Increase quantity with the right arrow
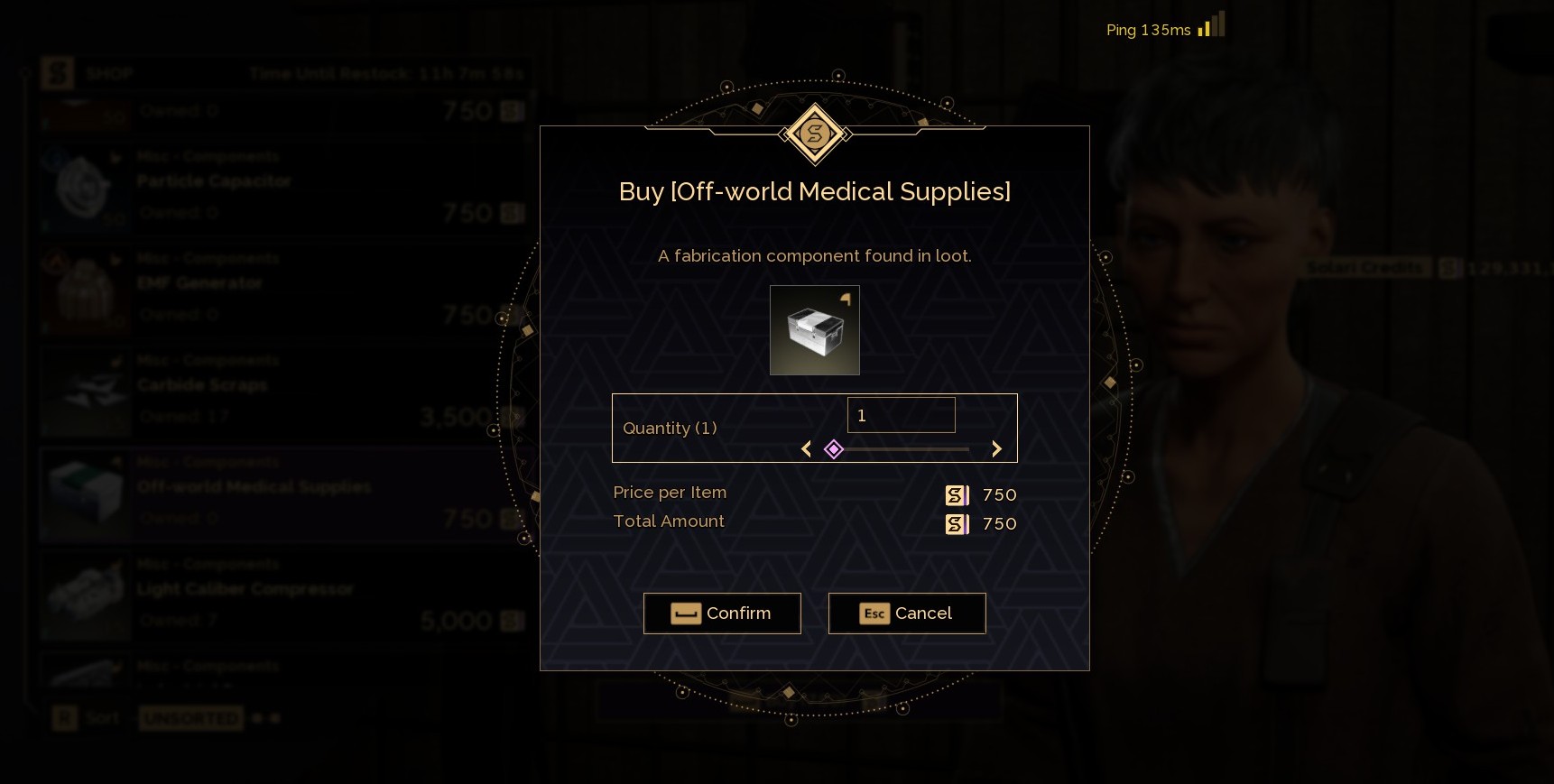The image size is (1554, 784). tap(996, 449)
